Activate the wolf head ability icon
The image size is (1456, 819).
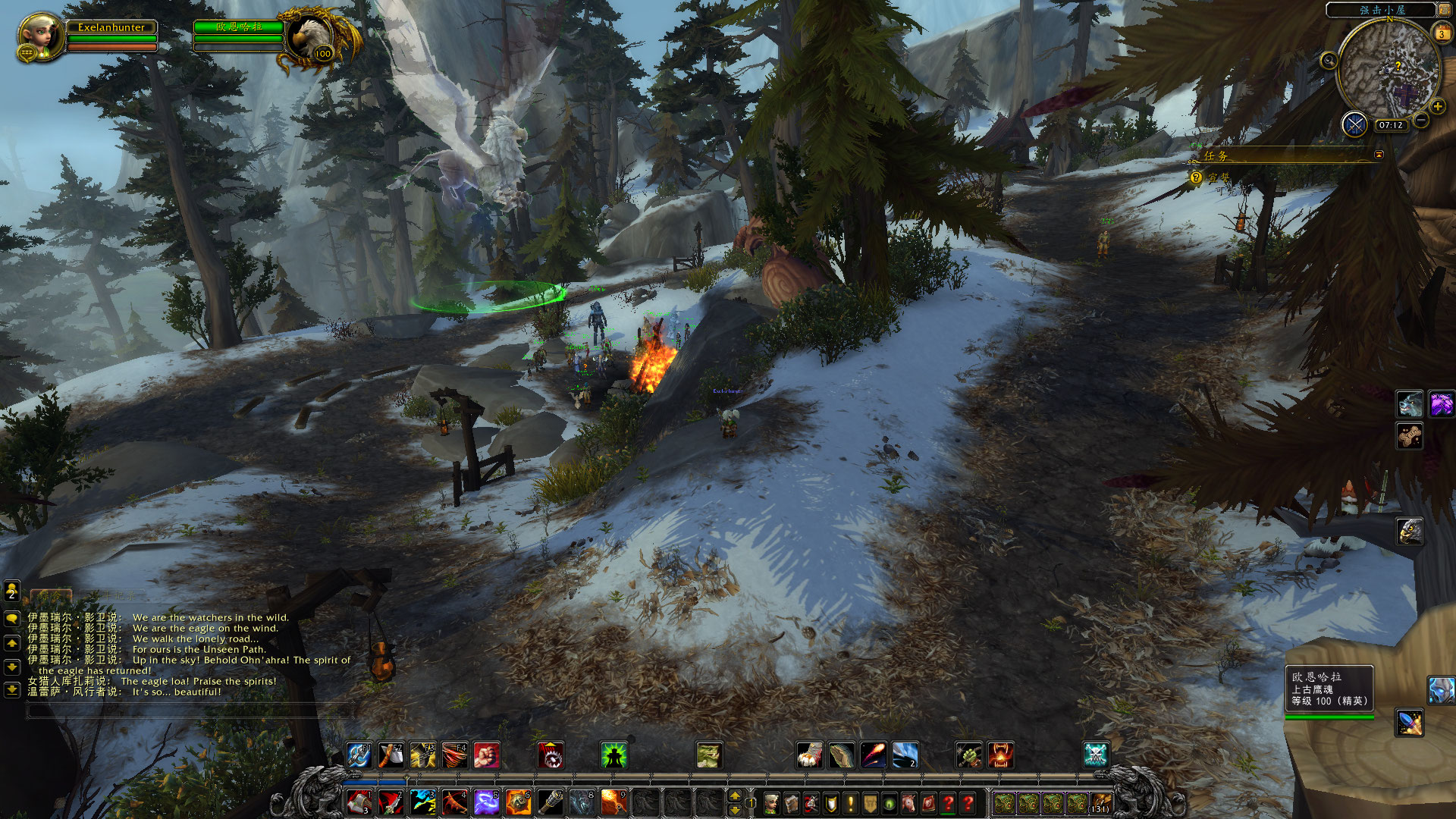click(1410, 404)
